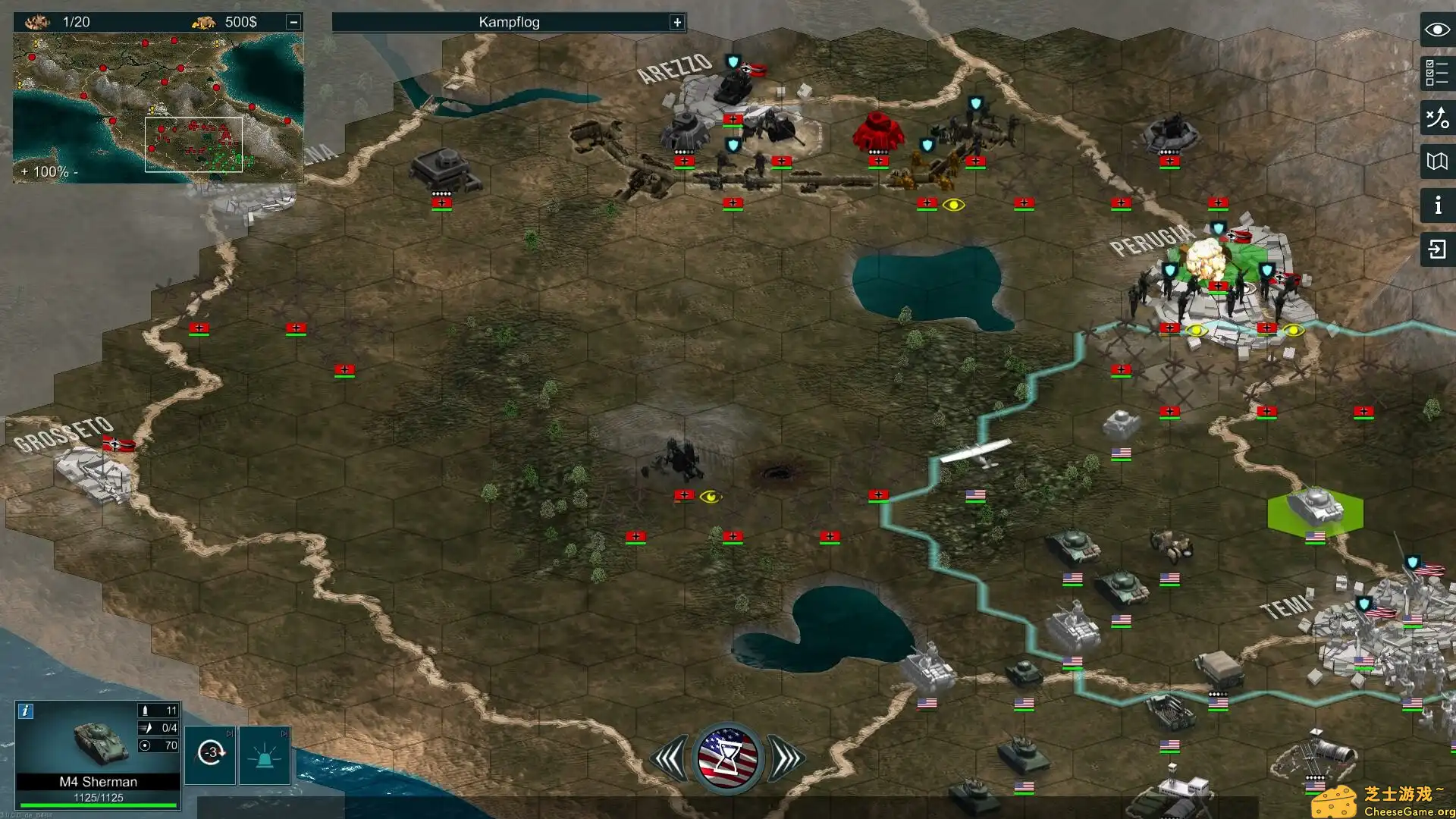Screen dimensions: 1456x819
Task: Switch to the Kampflog tab at the top
Action: [x=508, y=22]
